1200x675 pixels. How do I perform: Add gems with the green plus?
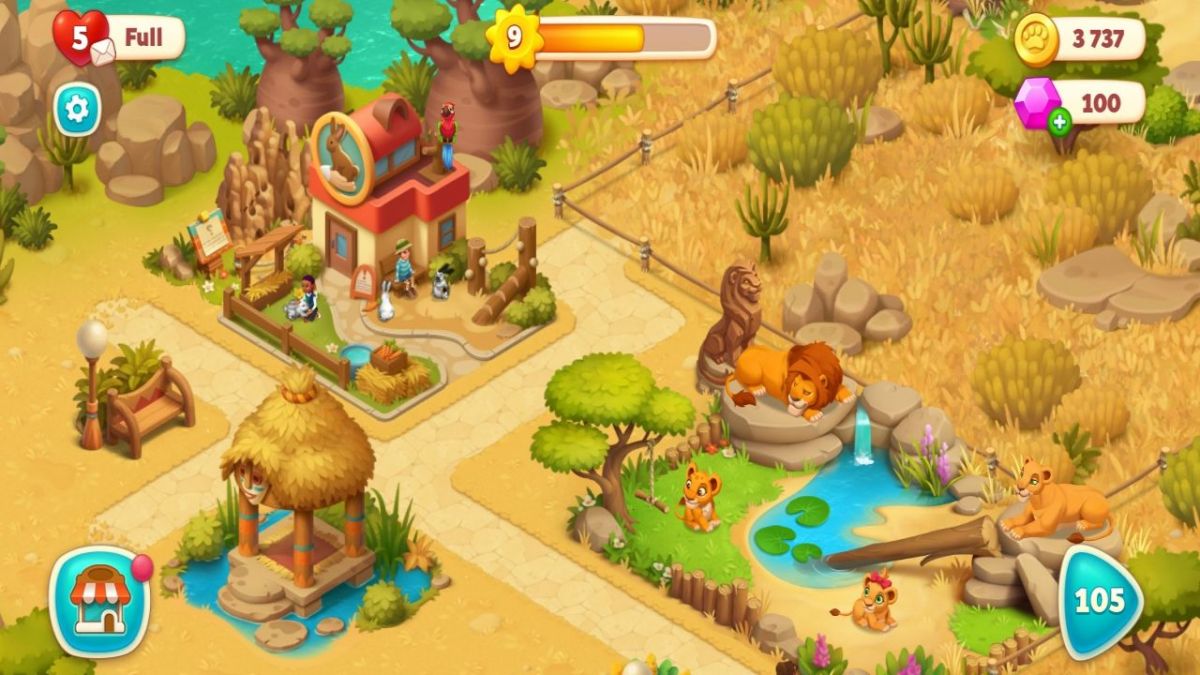1060,123
